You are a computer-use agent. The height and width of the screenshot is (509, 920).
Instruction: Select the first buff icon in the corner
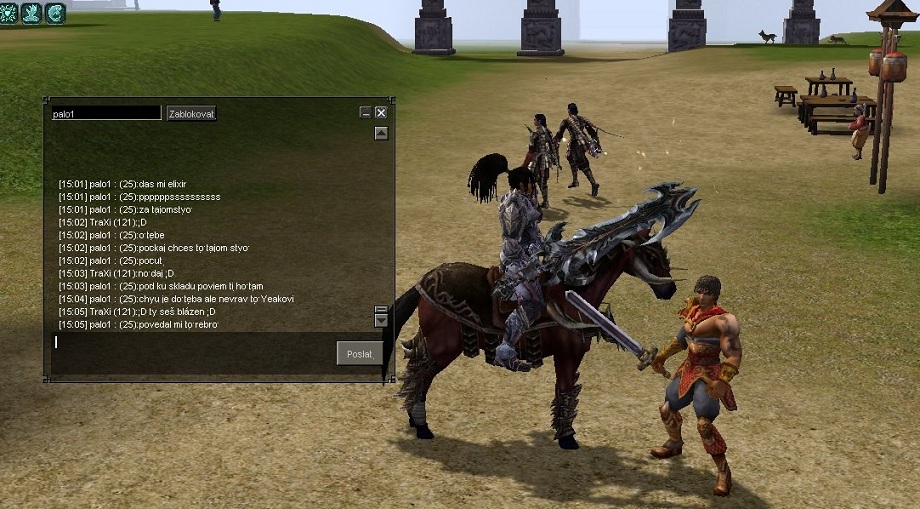9,13
